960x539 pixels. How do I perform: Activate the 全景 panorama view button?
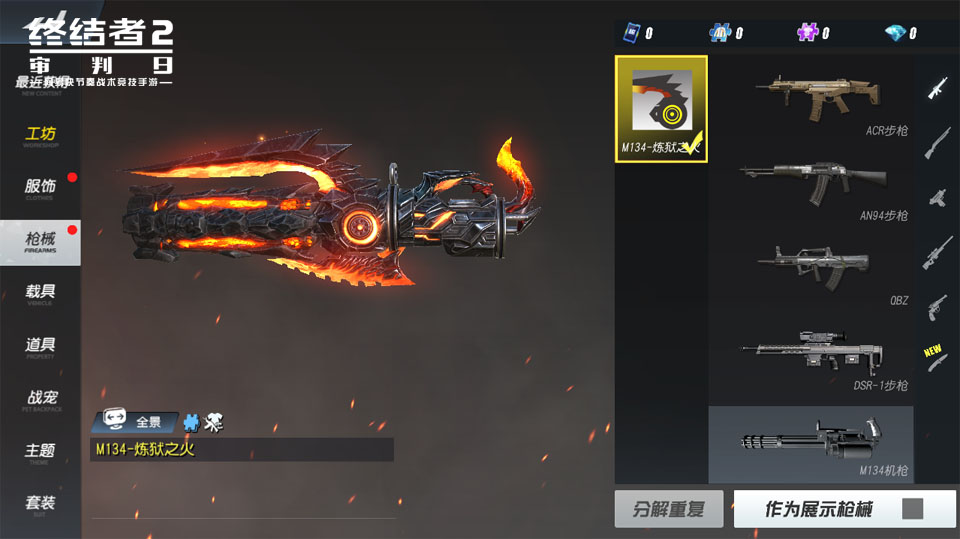(137, 422)
